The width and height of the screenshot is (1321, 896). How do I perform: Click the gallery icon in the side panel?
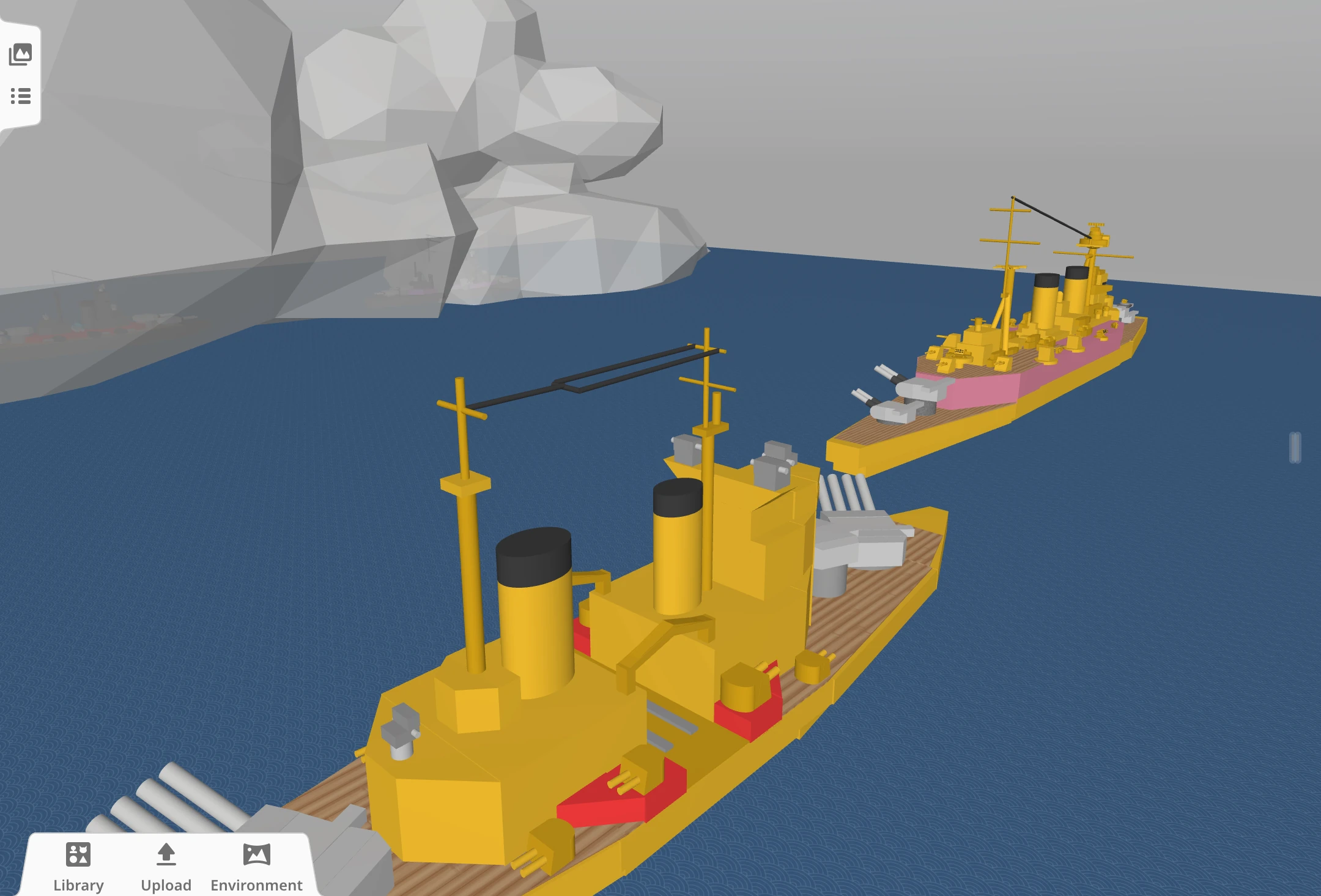[20, 54]
